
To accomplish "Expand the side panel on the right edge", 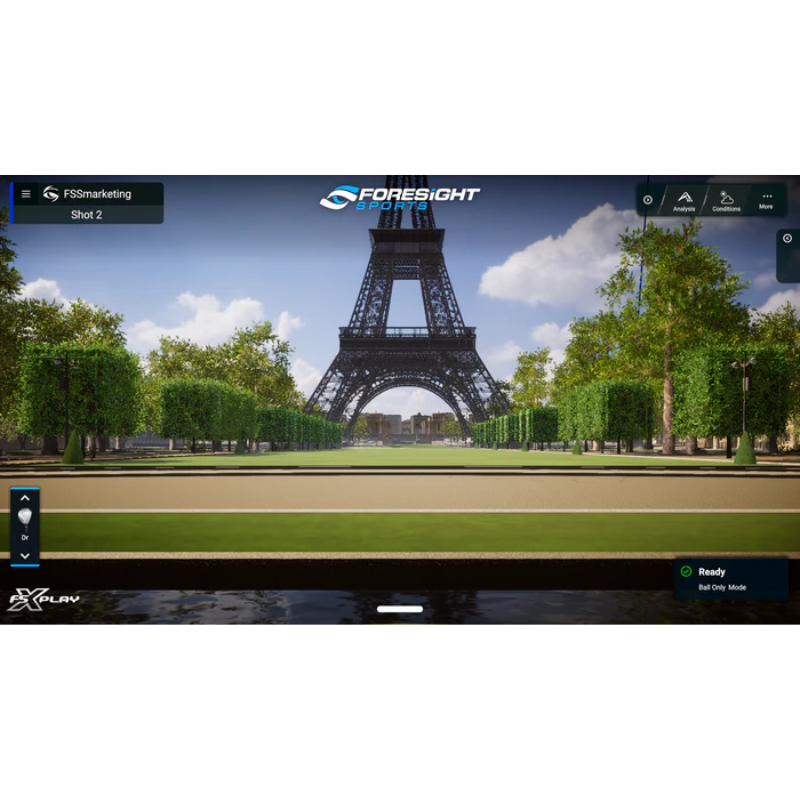I will pyautogui.click(x=787, y=239).
